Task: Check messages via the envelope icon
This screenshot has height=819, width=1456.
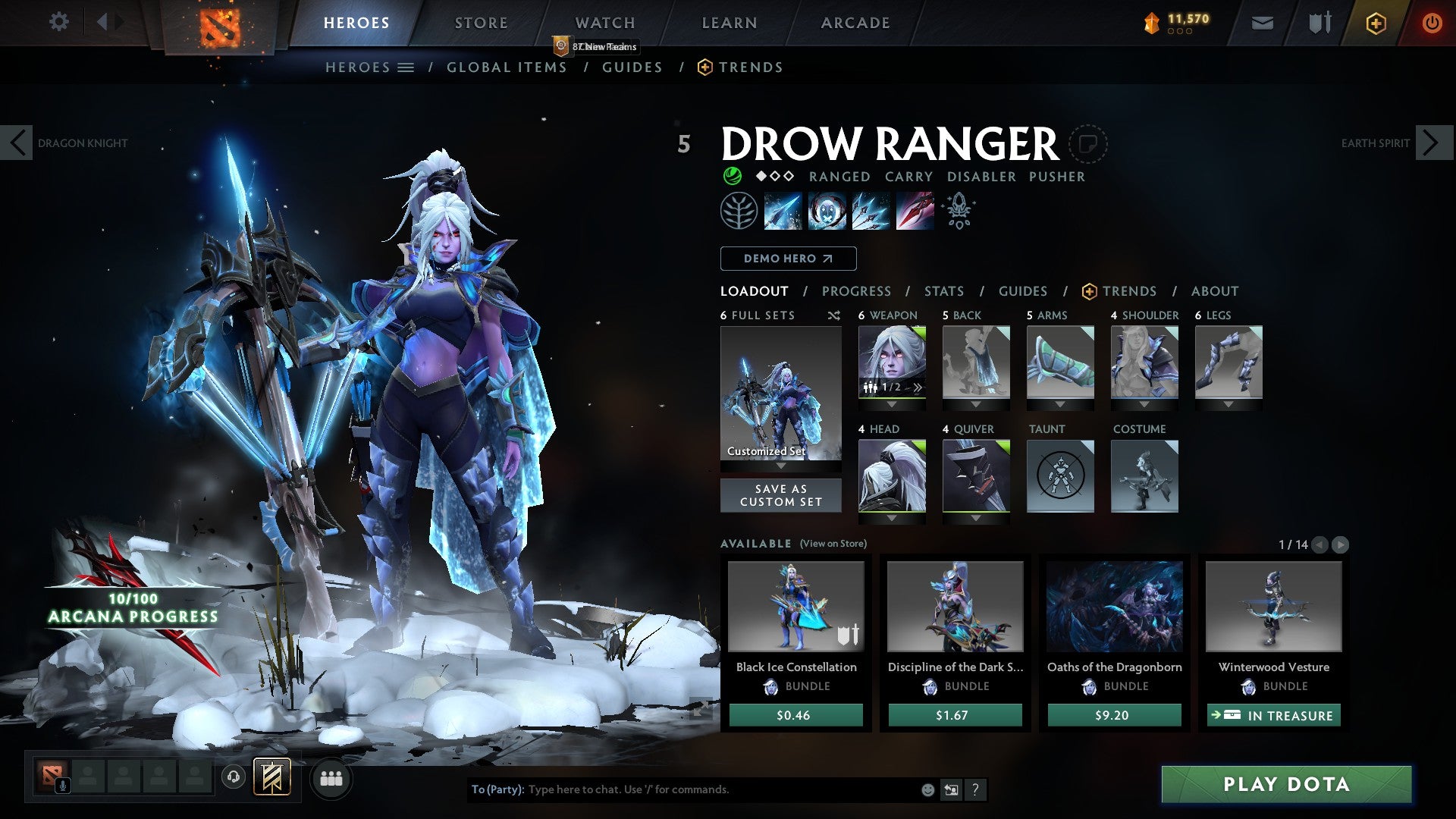Action: coord(1263,23)
